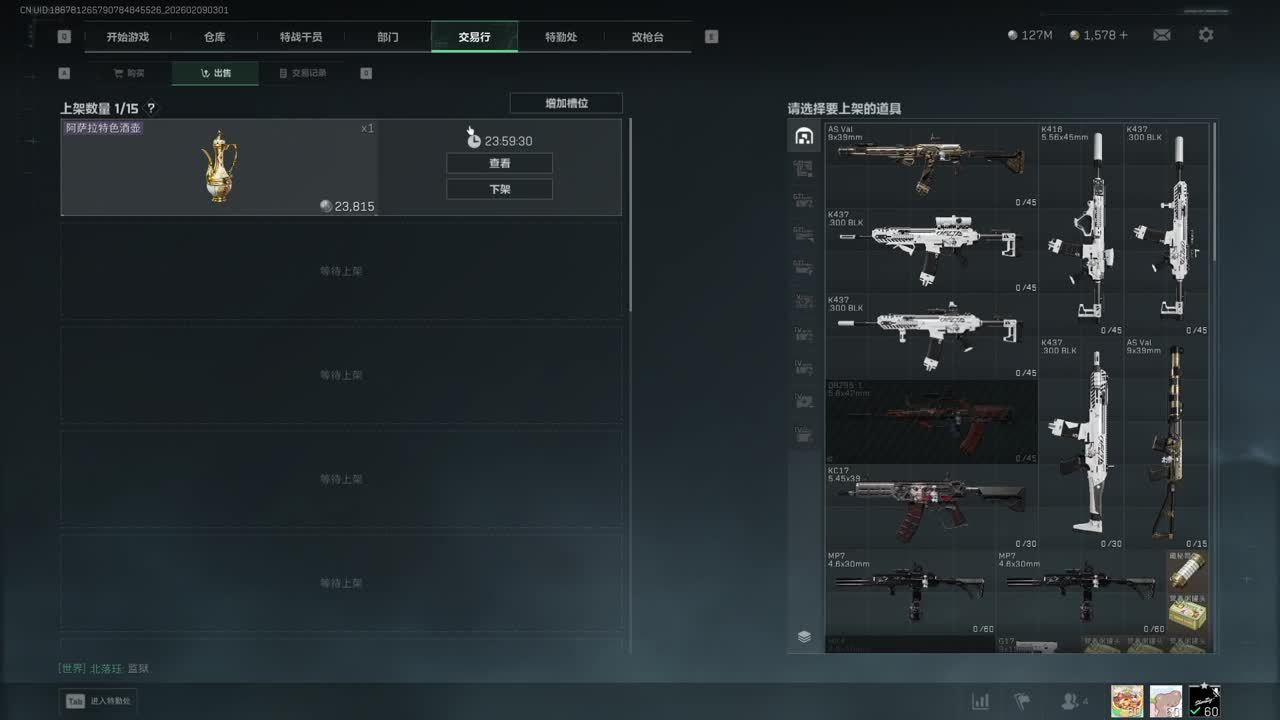This screenshot has width=1280, height=720.
Task: Open the bar chart statistics icon
Action: coord(980,701)
